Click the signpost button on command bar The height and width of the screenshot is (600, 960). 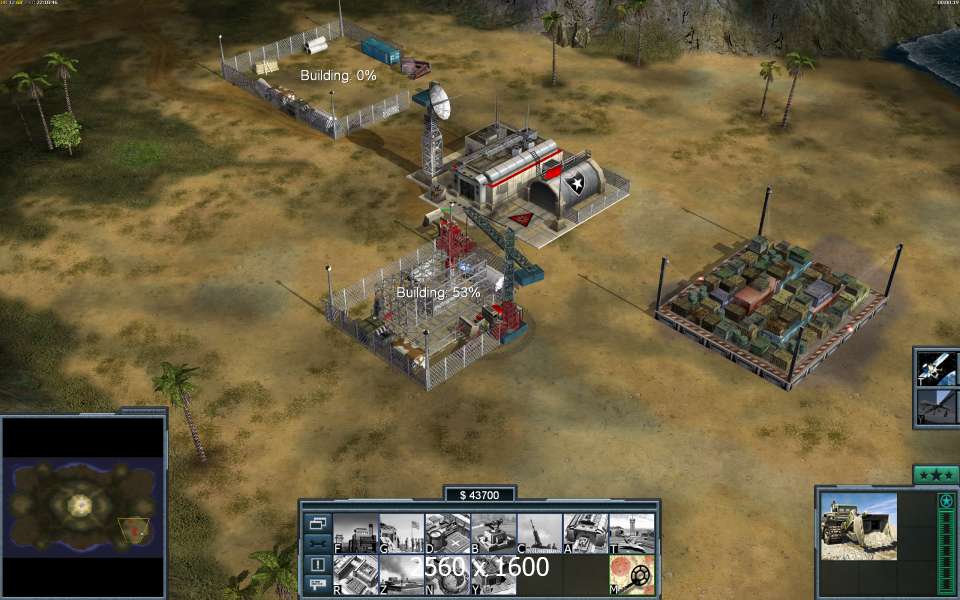[x=317, y=584]
